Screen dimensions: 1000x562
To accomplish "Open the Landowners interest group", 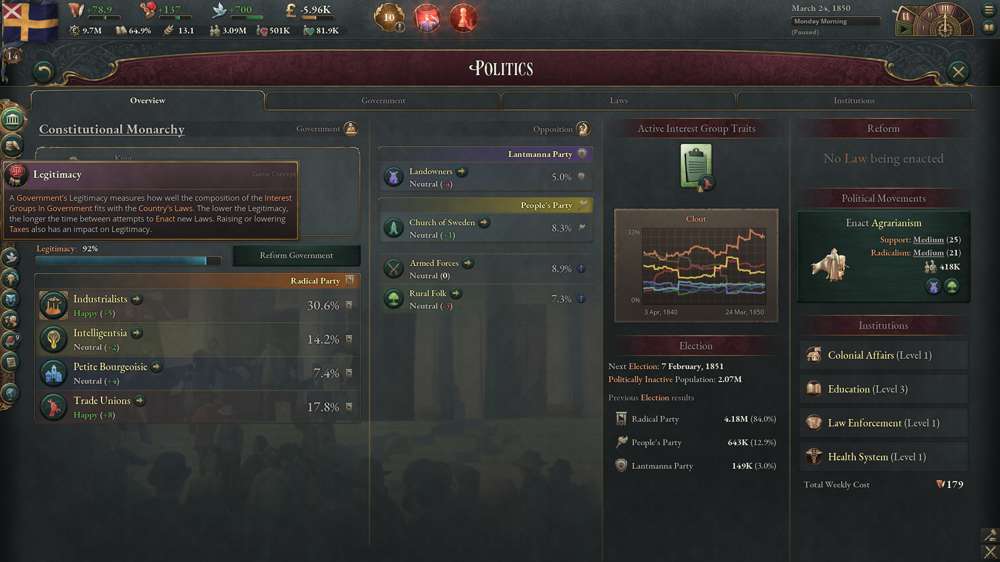I will (x=431, y=172).
